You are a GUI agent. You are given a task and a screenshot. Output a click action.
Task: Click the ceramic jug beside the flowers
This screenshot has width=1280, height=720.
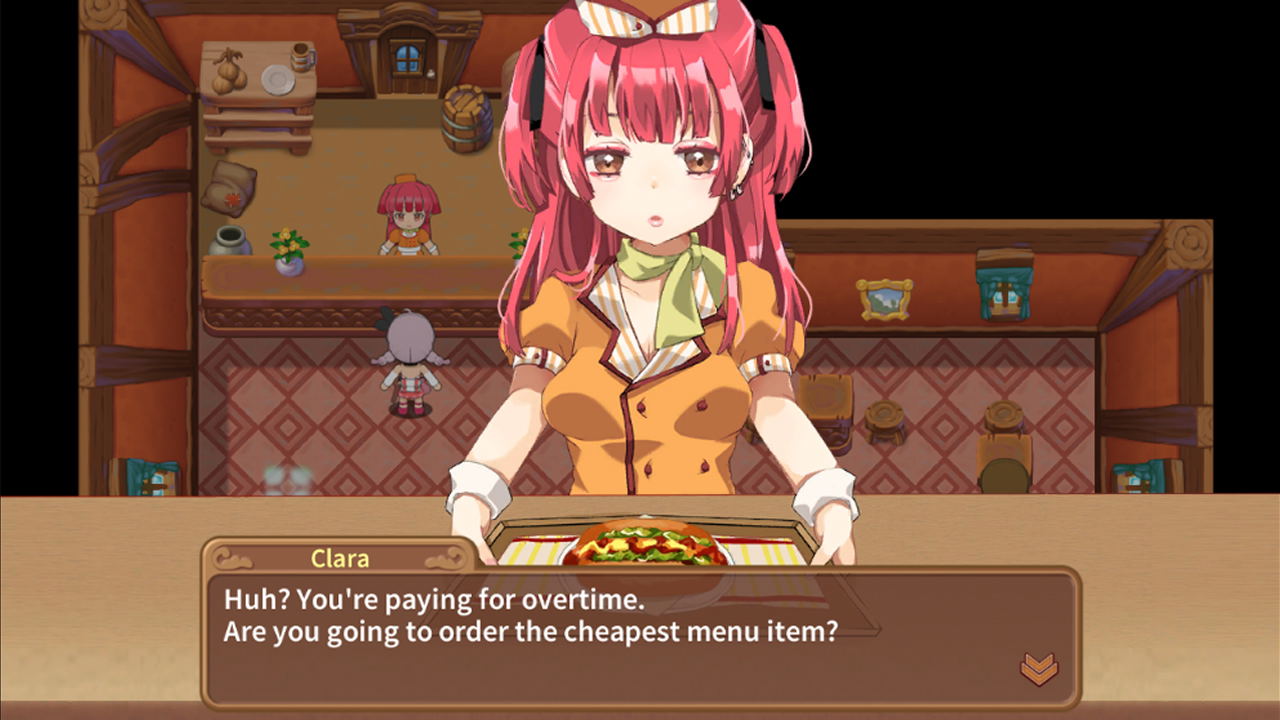pos(229,243)
